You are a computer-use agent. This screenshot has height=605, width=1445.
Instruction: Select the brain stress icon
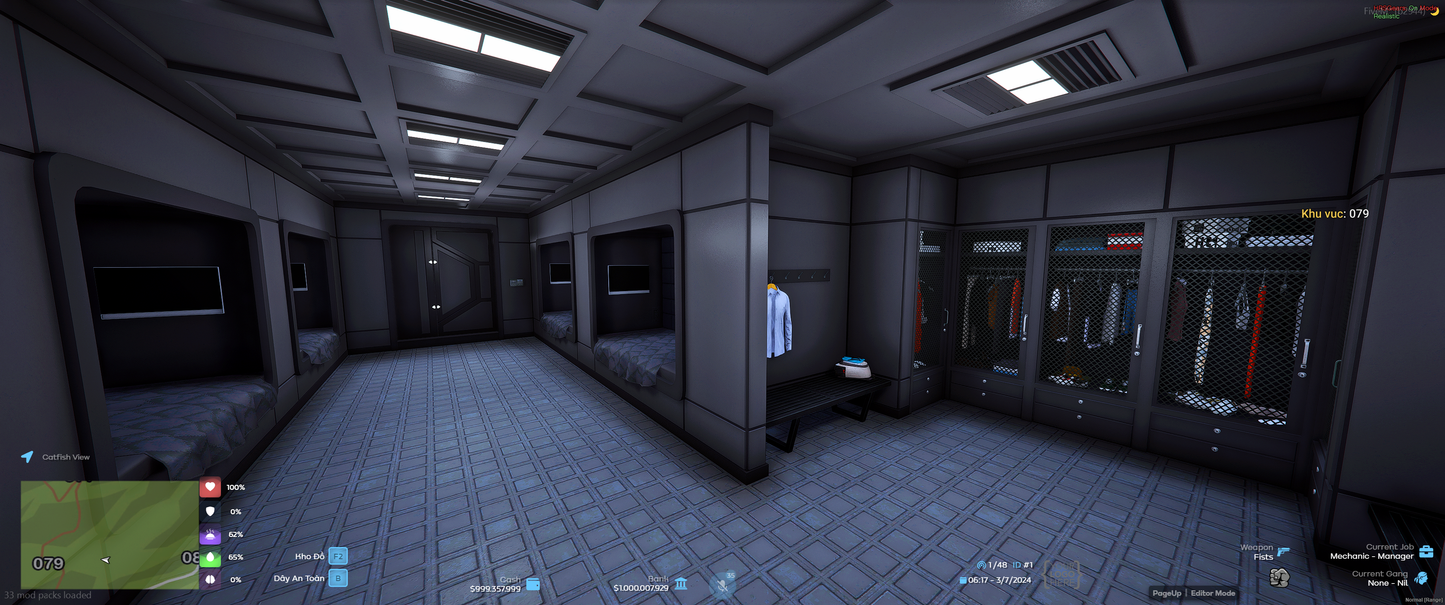pyautogui.click(x=210, y=579)
